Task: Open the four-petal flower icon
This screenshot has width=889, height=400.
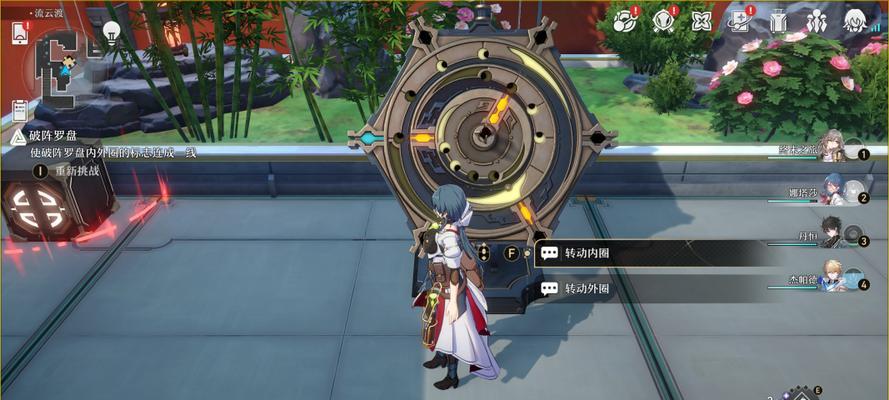Action: [x=701, y=20]
